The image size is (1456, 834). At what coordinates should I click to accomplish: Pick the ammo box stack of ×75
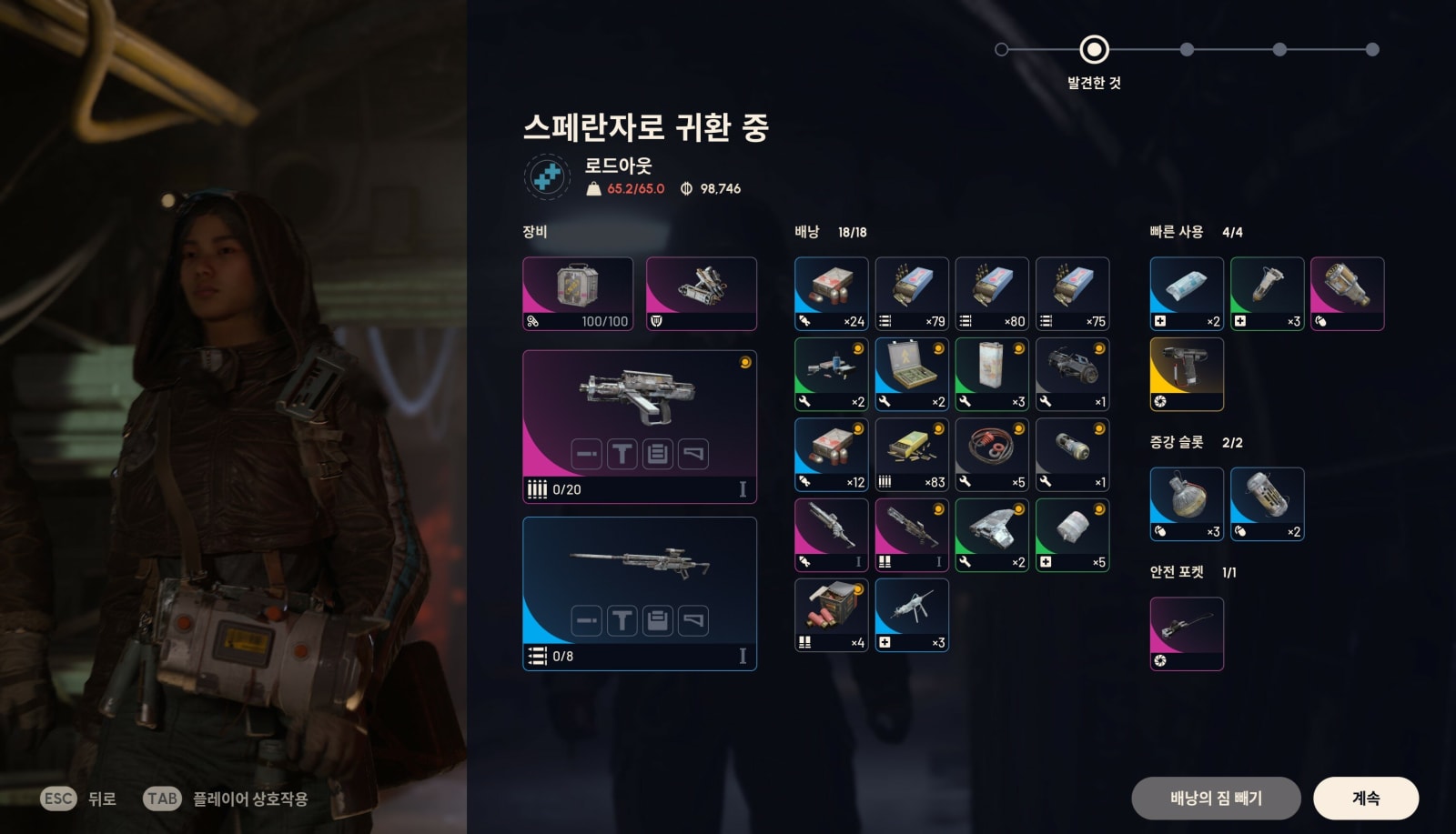tap(1072, 293)
